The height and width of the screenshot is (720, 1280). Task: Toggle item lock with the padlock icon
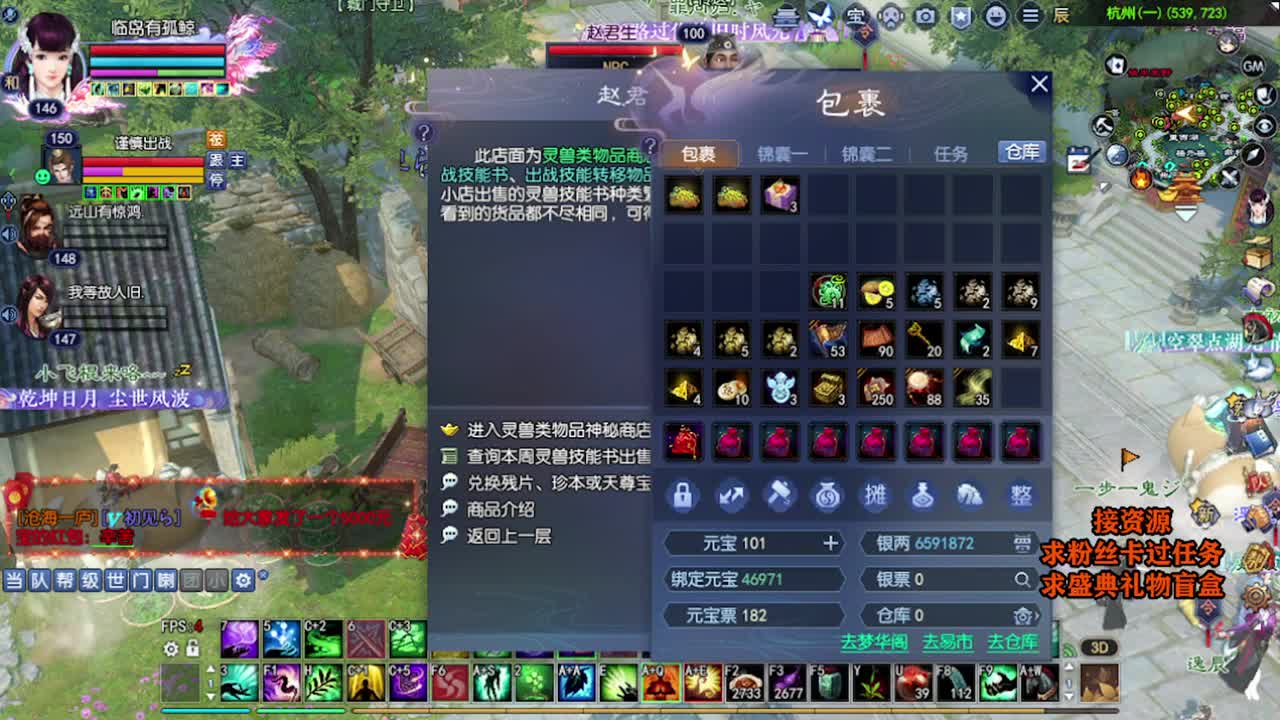682,495
